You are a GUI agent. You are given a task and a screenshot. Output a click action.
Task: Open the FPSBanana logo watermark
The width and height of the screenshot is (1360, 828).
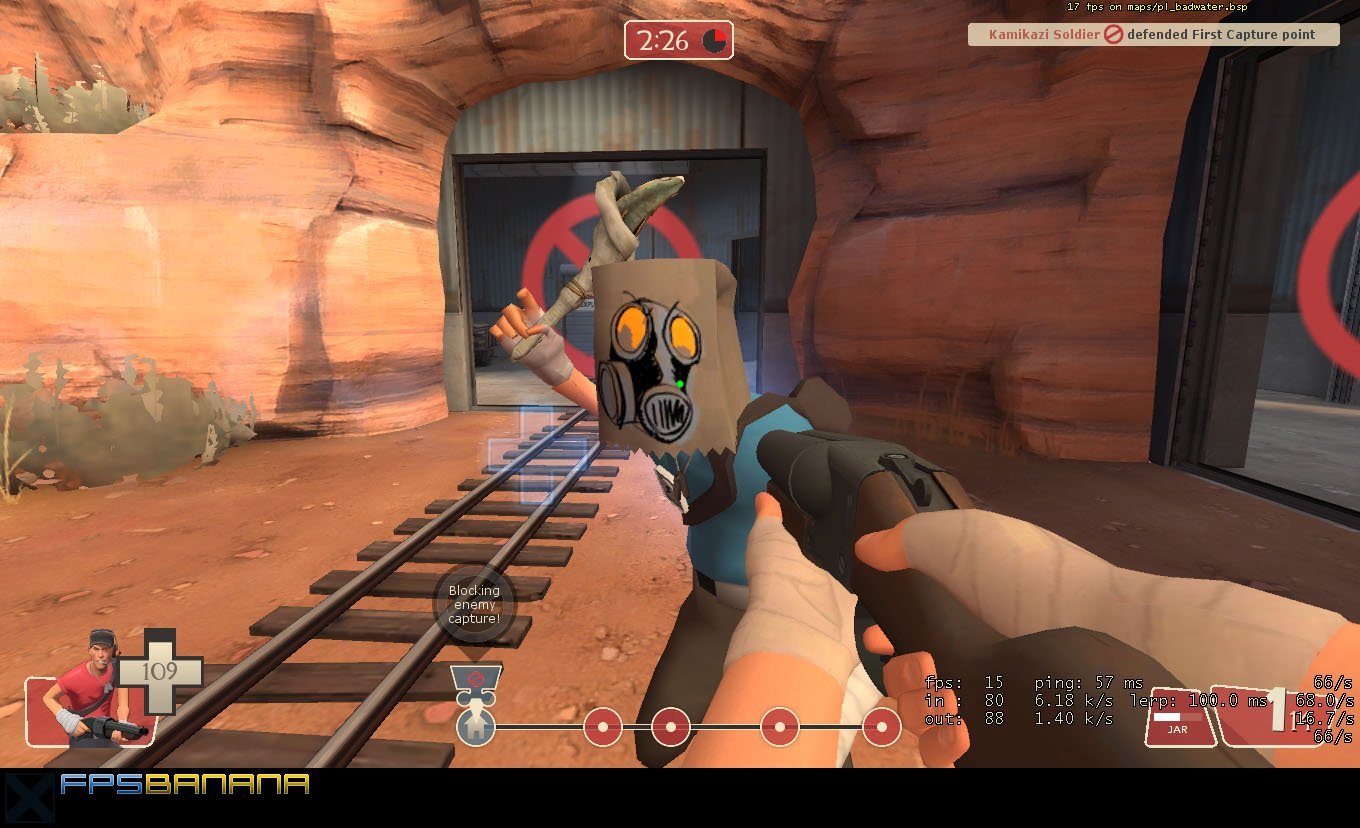pyautogui.click(x=185, y=784)
